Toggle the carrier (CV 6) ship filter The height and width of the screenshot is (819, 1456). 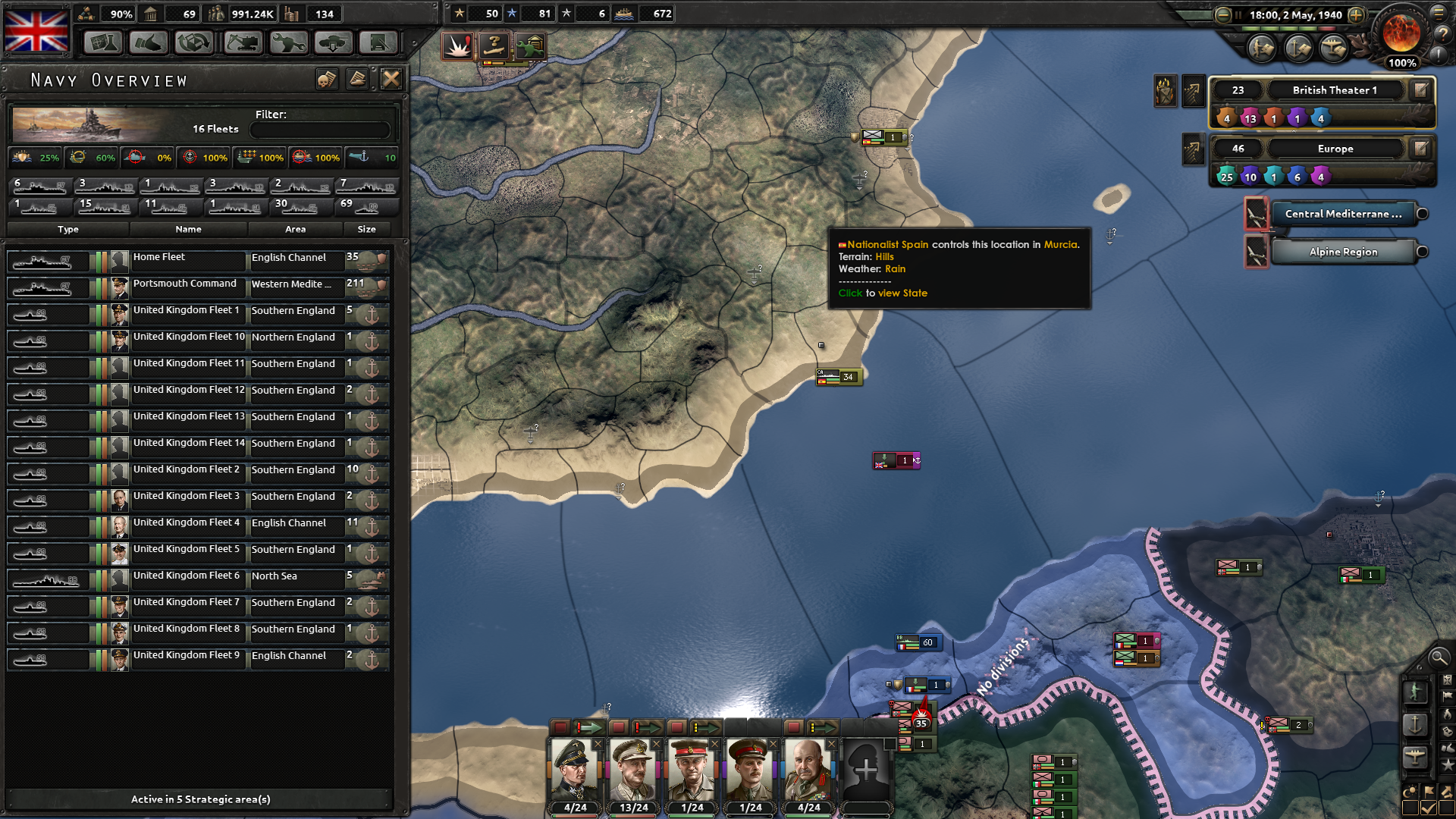tap(39, 187)
